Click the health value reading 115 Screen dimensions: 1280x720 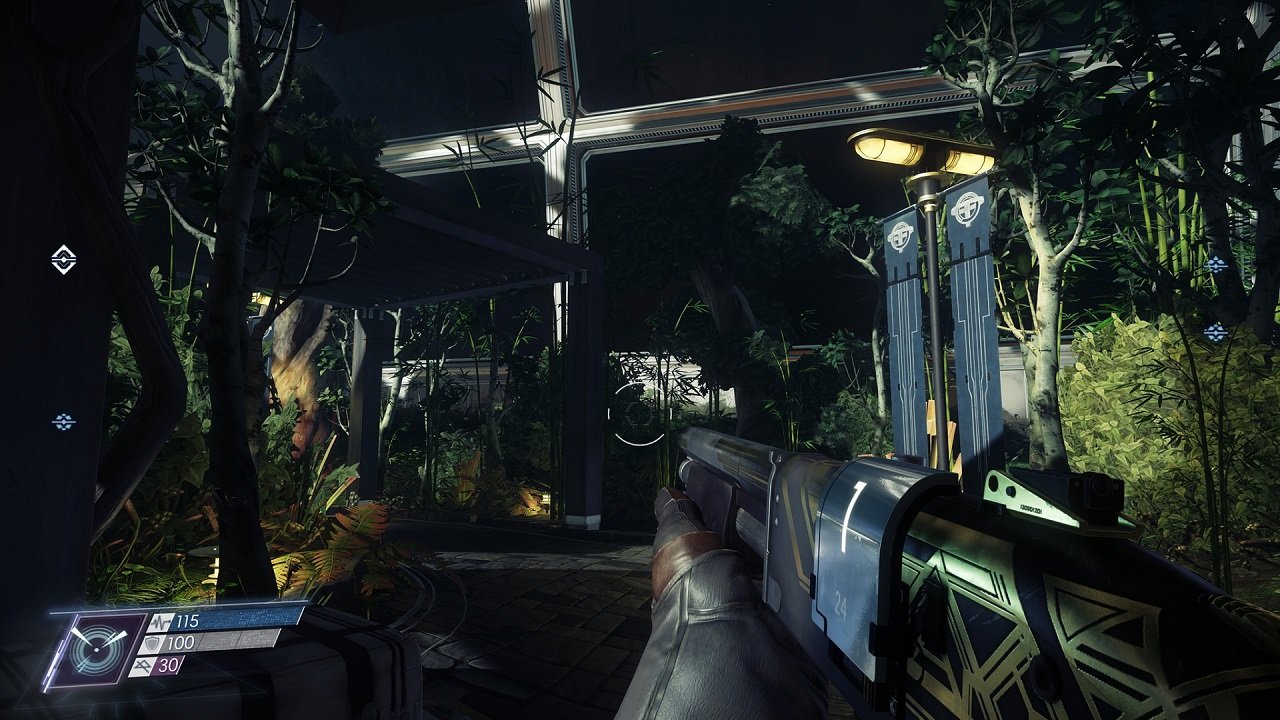click(x=188, y=622)
